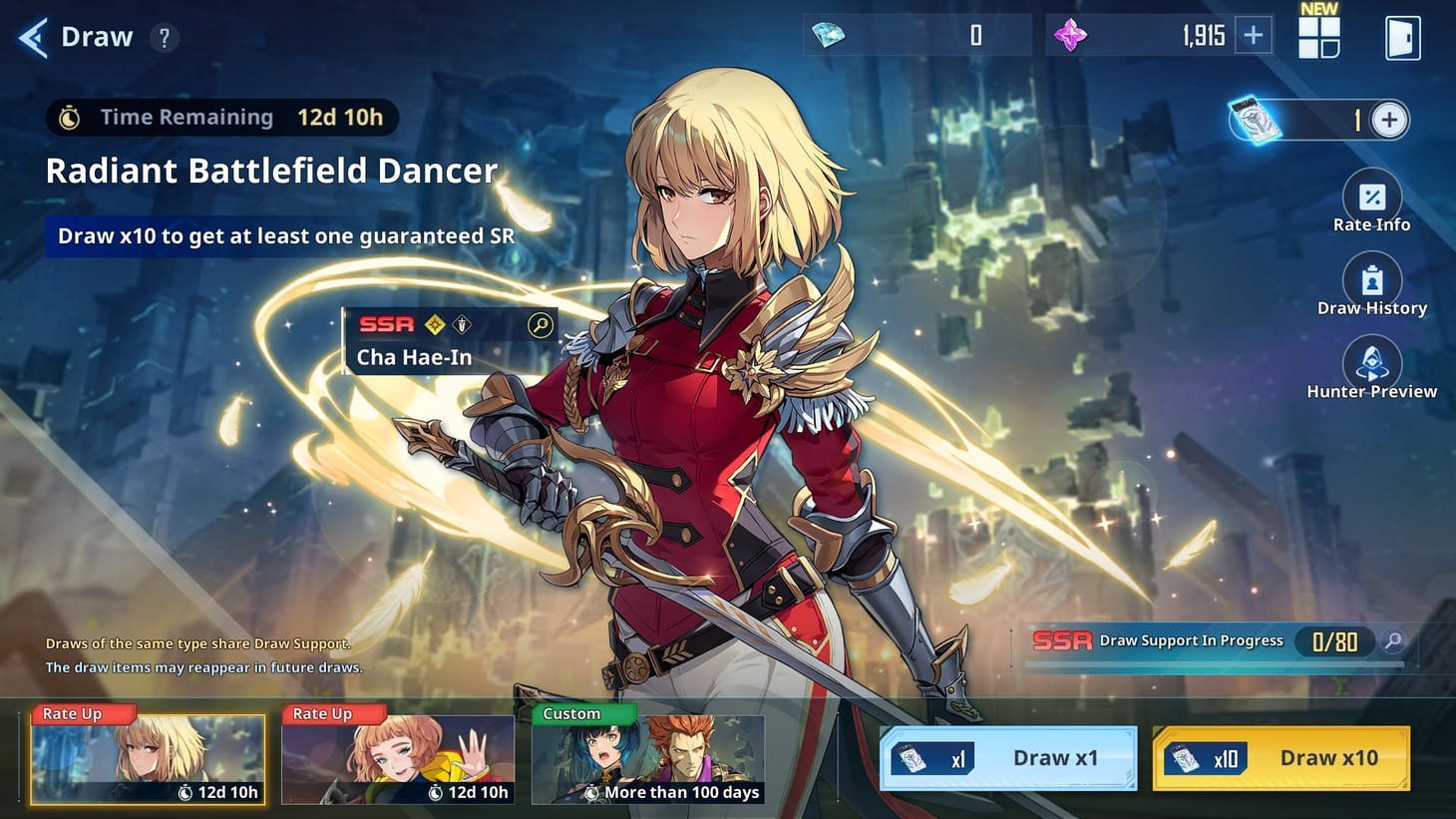1456x819 pixels.
Task: Open the magnifier on Draw Support In Progress
Action: click(x=1394, y=642)
